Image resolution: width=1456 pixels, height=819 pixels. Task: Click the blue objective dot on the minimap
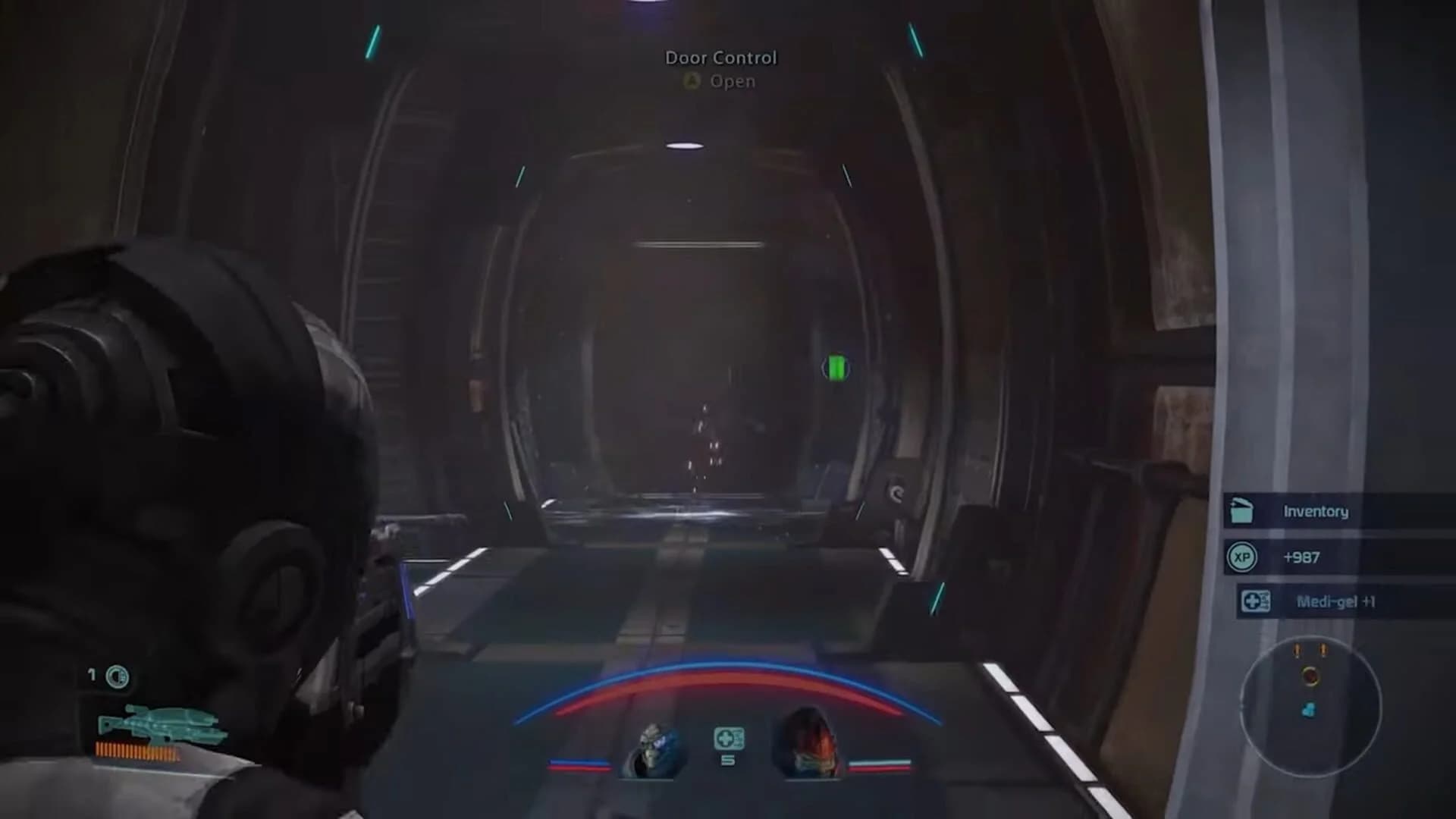pos(1309,710)
